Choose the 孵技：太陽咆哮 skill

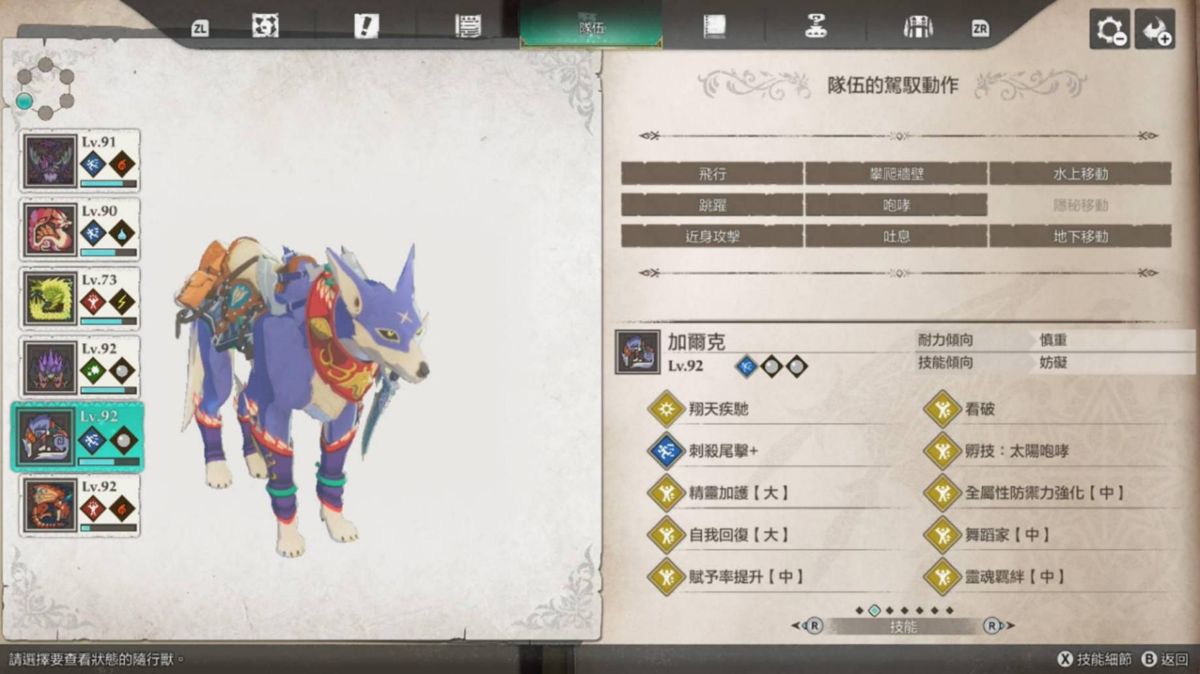click(1017, 452)
